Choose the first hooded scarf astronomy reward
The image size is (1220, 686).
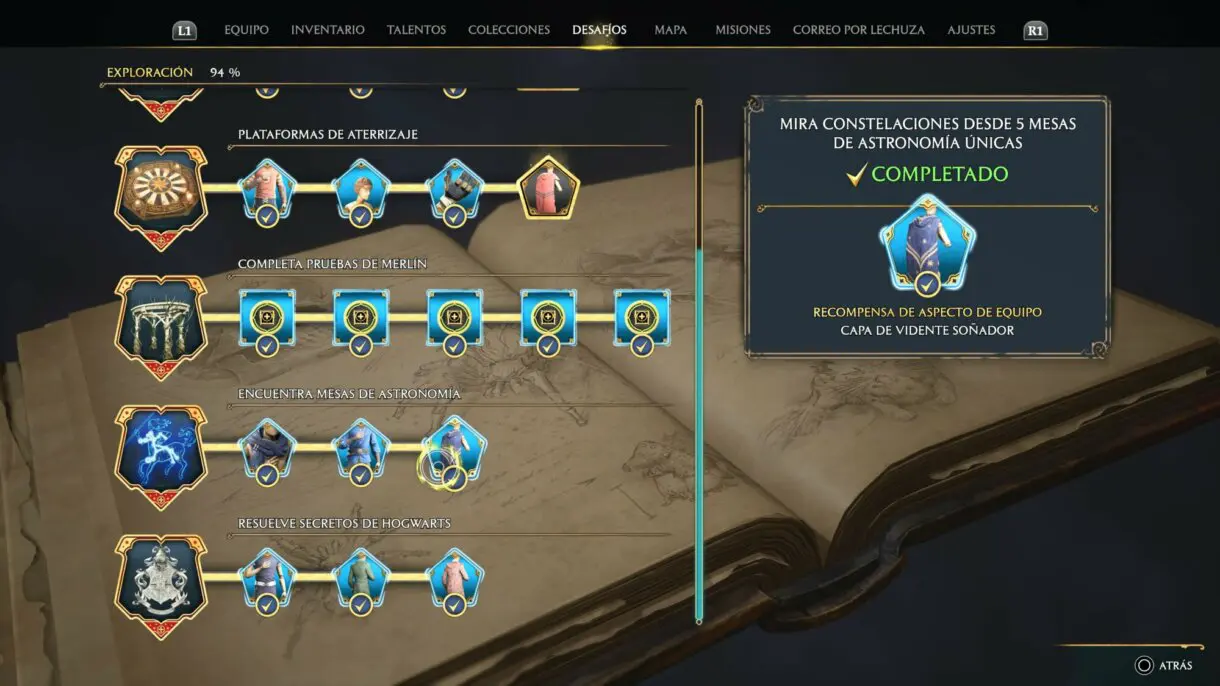[267, 450]
